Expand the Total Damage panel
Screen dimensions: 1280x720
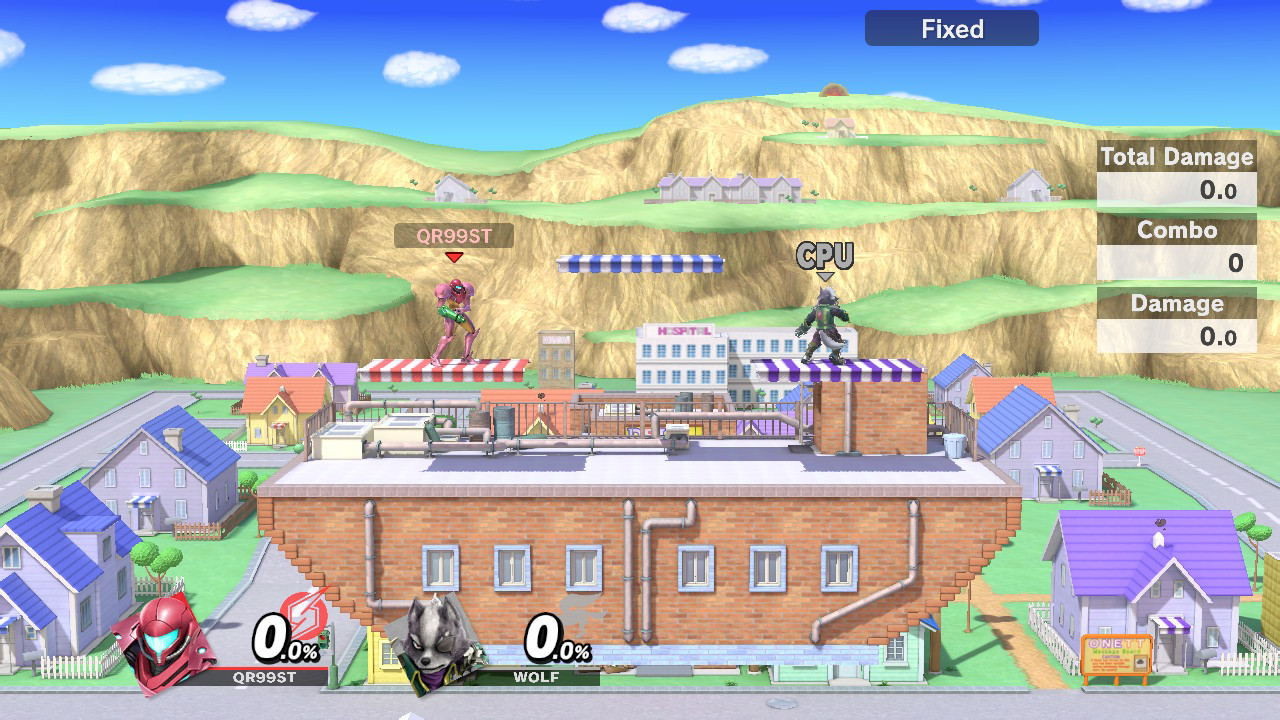pyautogui.click(x=1177, y=157)
